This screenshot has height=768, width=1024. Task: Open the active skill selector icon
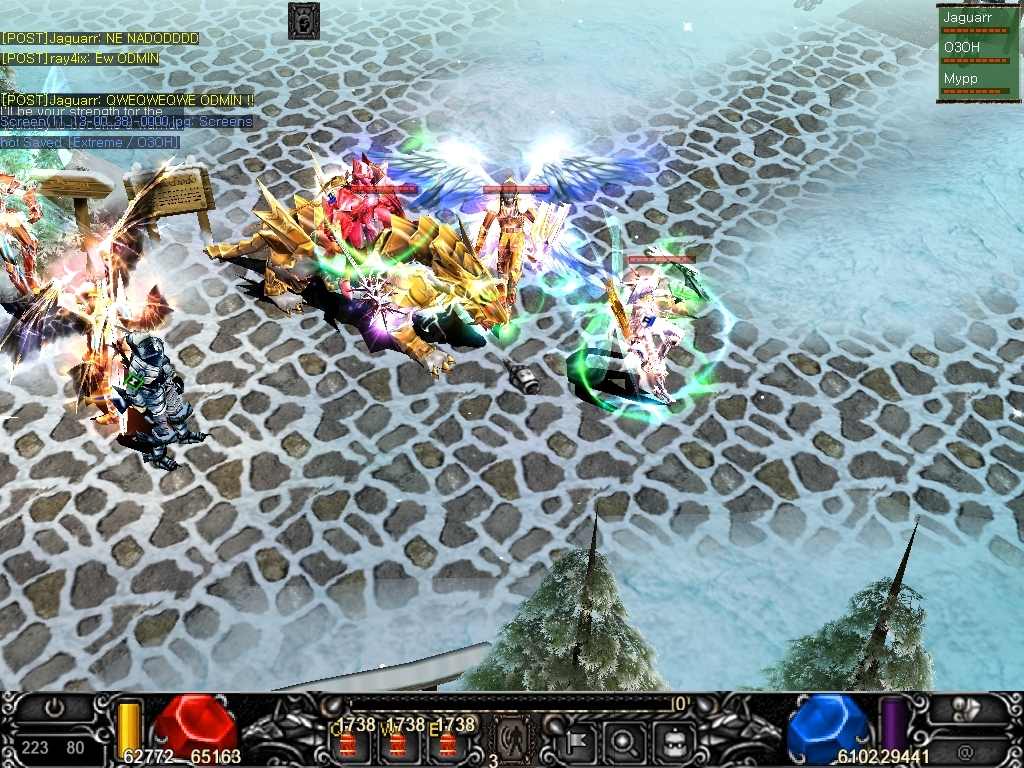pos(512,742)
